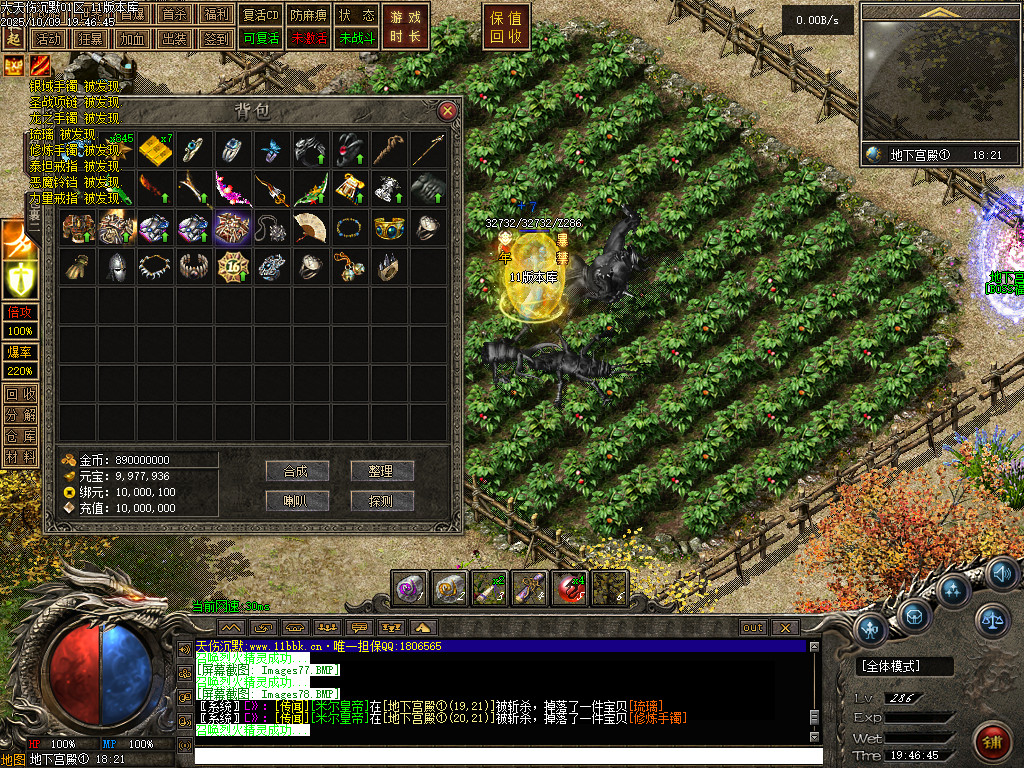The height and width of the screenshot is (768, 1024).
Task: Toggle the sound speaker button
Action: coord(1003,575)
